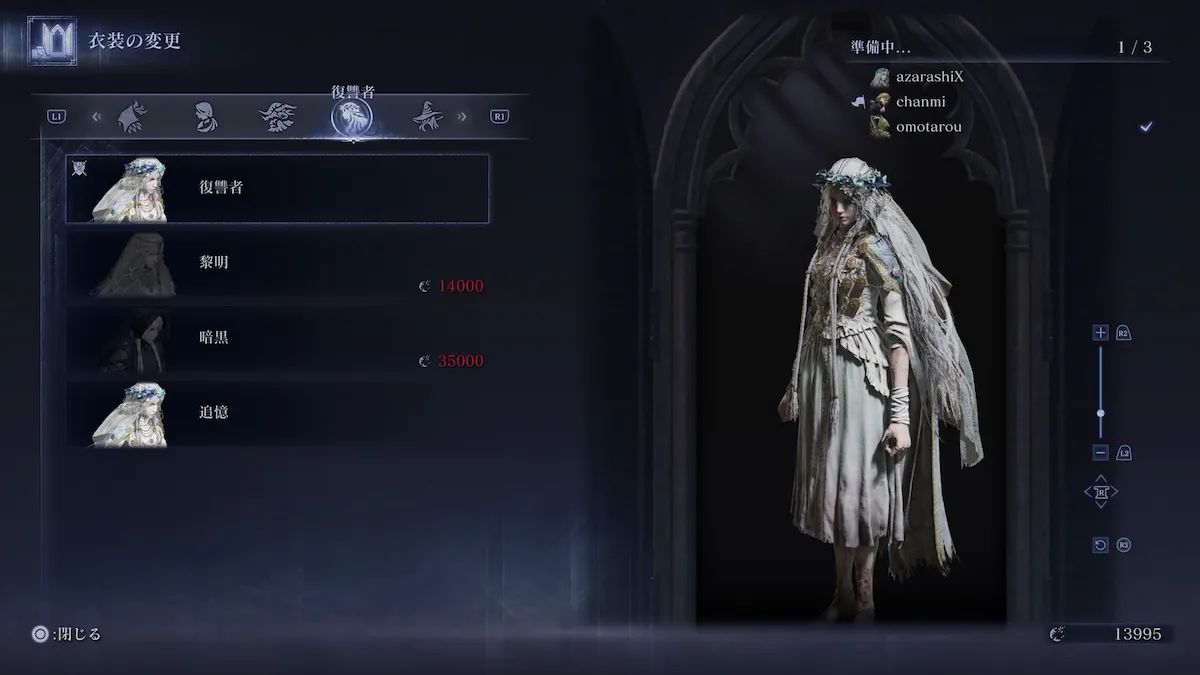Select player azarashiX in the party list
Viewport: 1200px width, 675px height.
929,77
